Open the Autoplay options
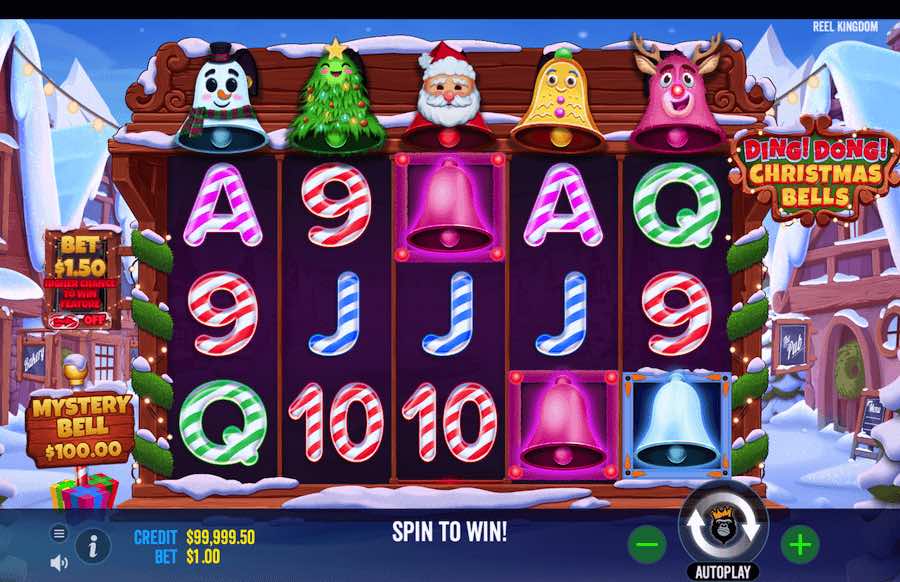 722,572
